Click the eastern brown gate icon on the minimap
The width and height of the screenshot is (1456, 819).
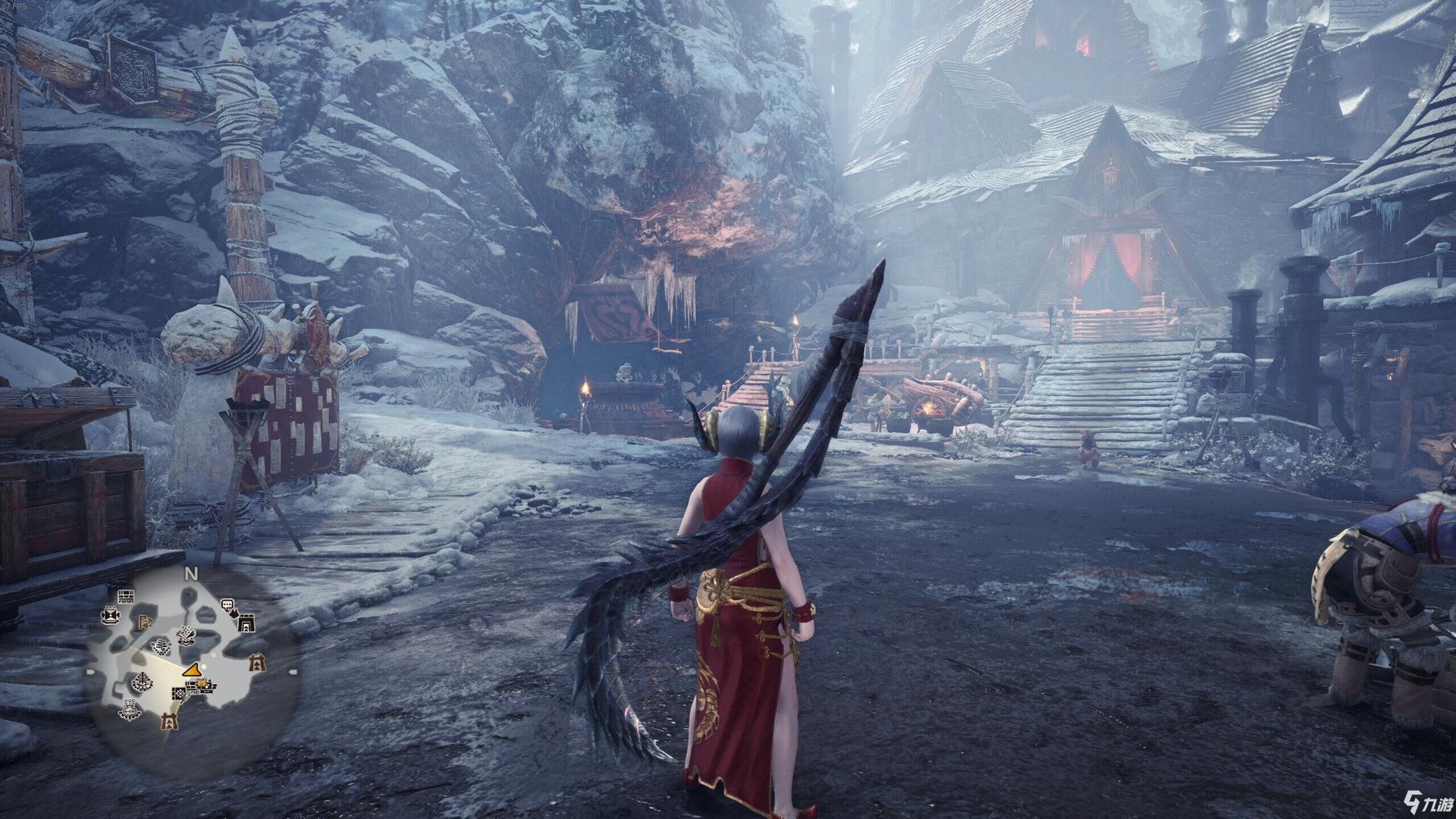coord(258,663)
